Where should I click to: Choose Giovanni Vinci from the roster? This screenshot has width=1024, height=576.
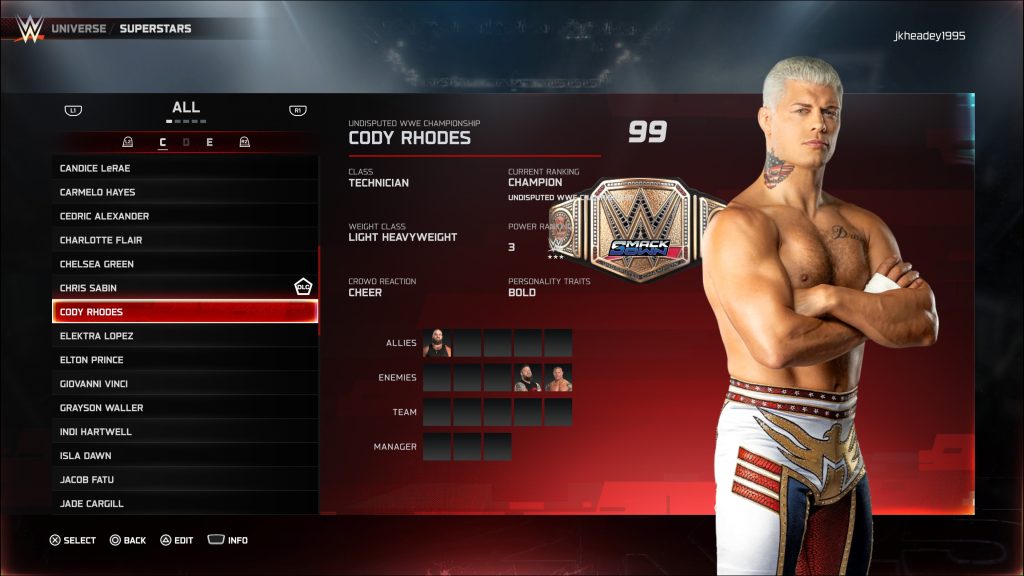coord(185,384)
